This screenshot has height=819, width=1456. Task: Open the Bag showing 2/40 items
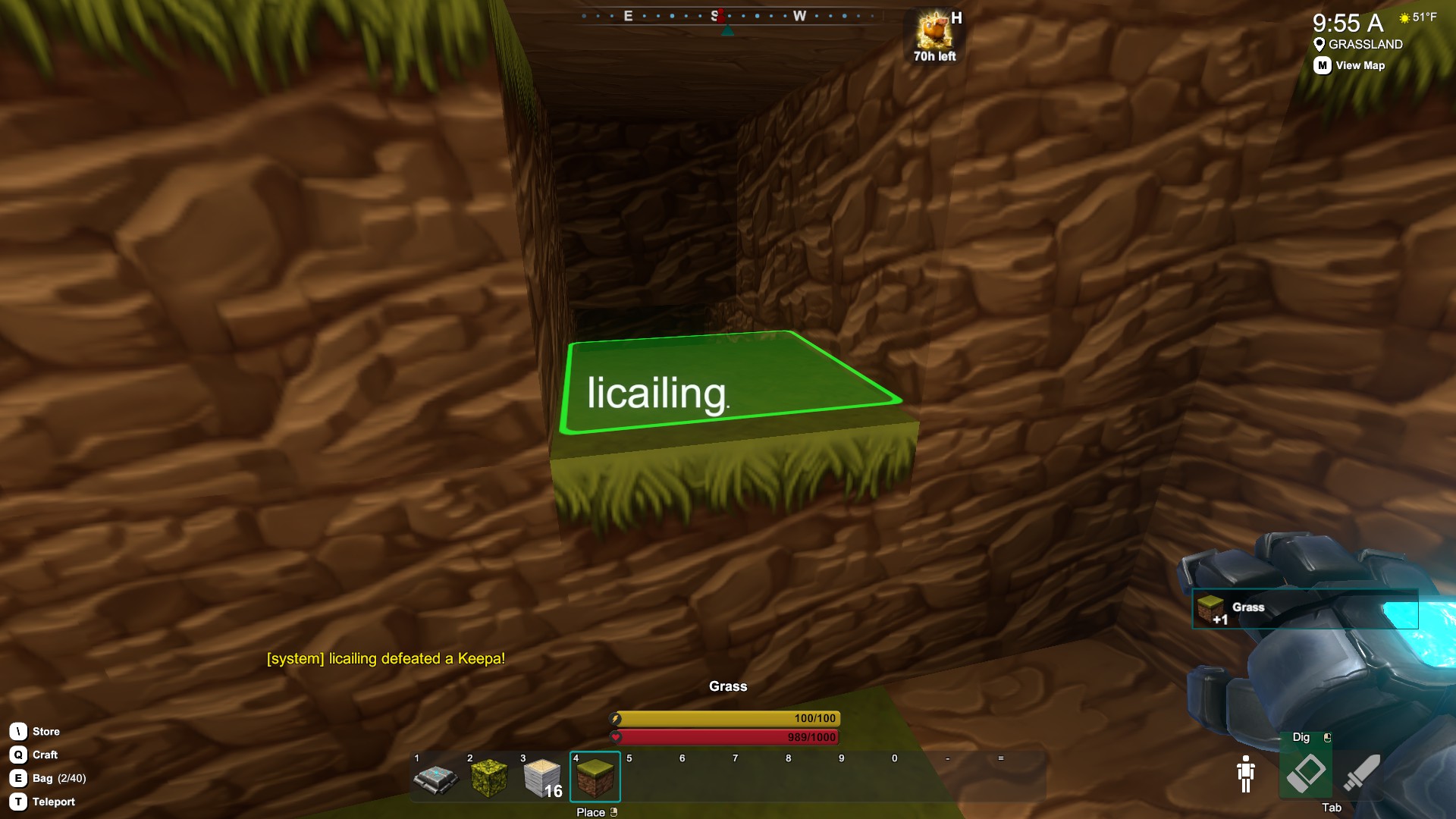tap(17, 778)
